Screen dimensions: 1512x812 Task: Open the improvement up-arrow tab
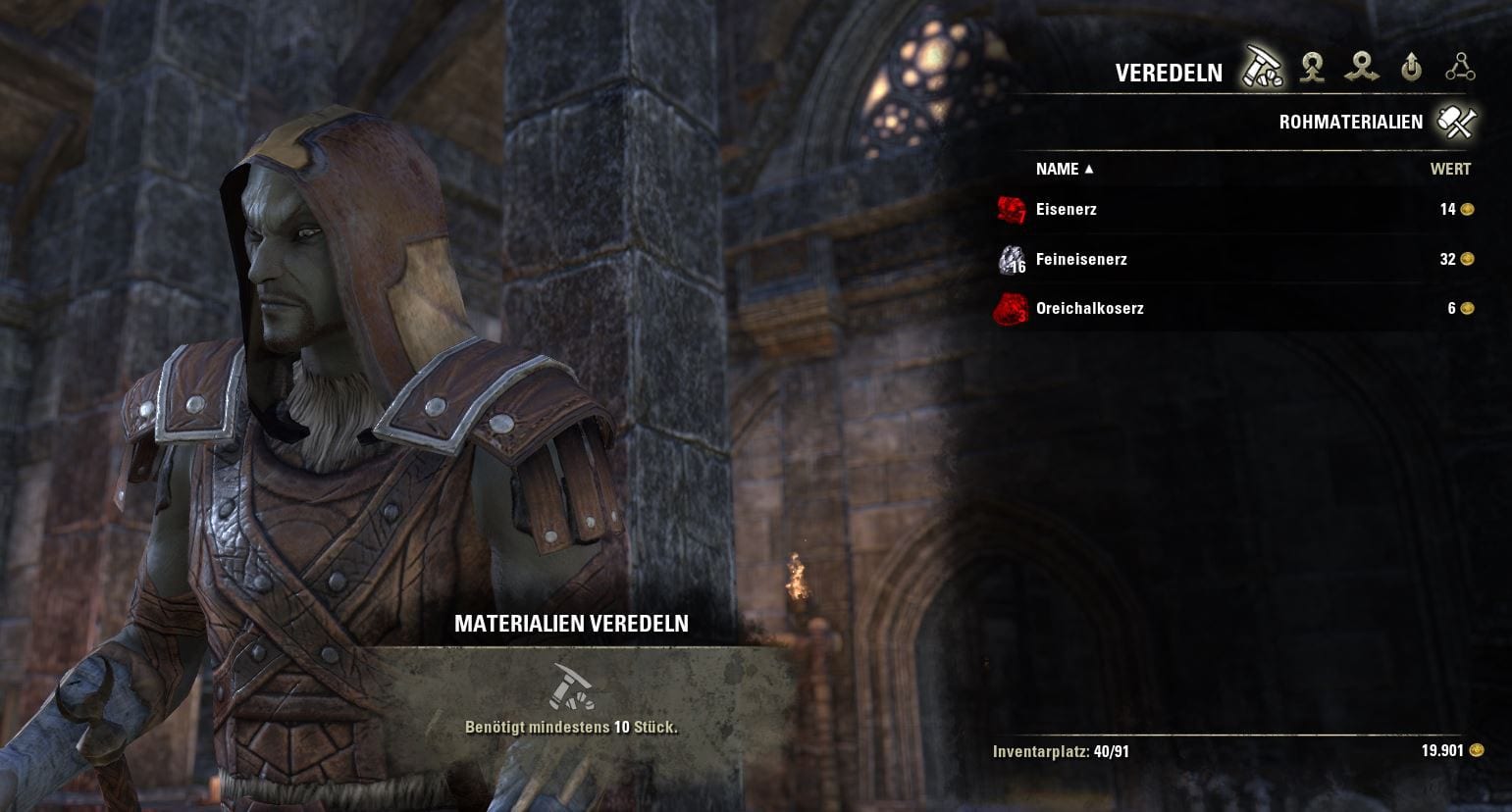coord(1411,68)
